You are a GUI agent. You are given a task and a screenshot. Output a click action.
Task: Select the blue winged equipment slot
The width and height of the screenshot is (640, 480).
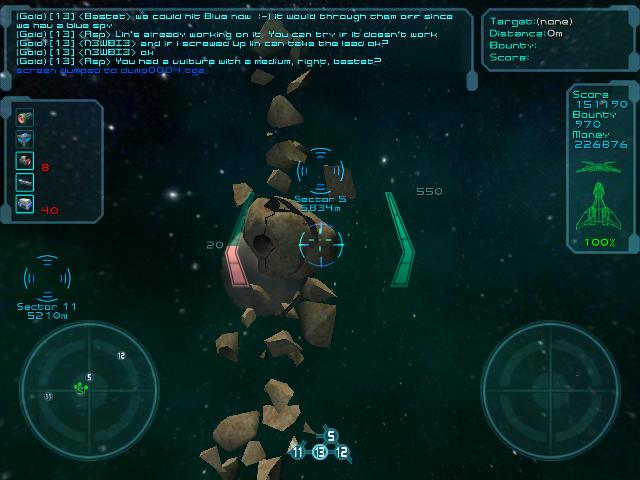25,139
